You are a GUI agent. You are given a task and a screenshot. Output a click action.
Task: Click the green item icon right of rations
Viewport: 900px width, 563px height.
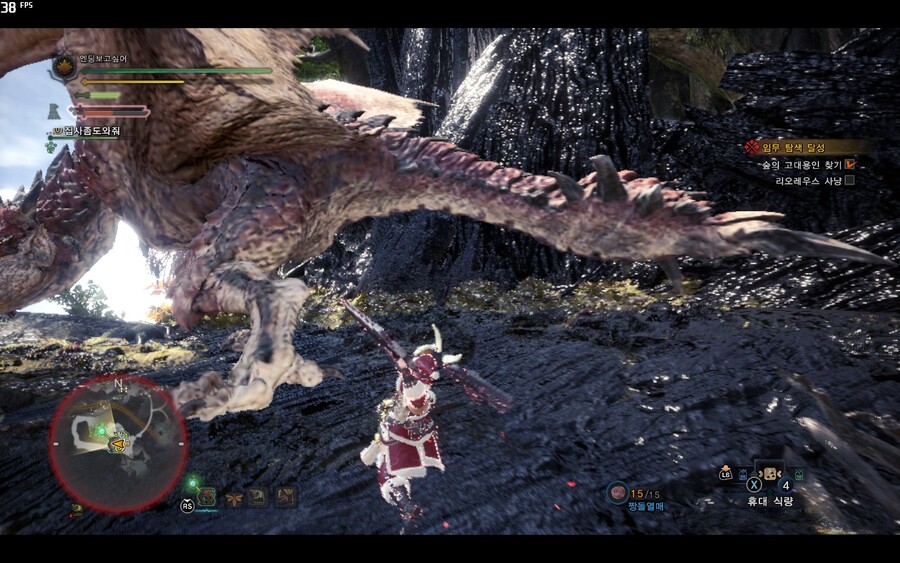pyautogui.click(x=797, y=473)
